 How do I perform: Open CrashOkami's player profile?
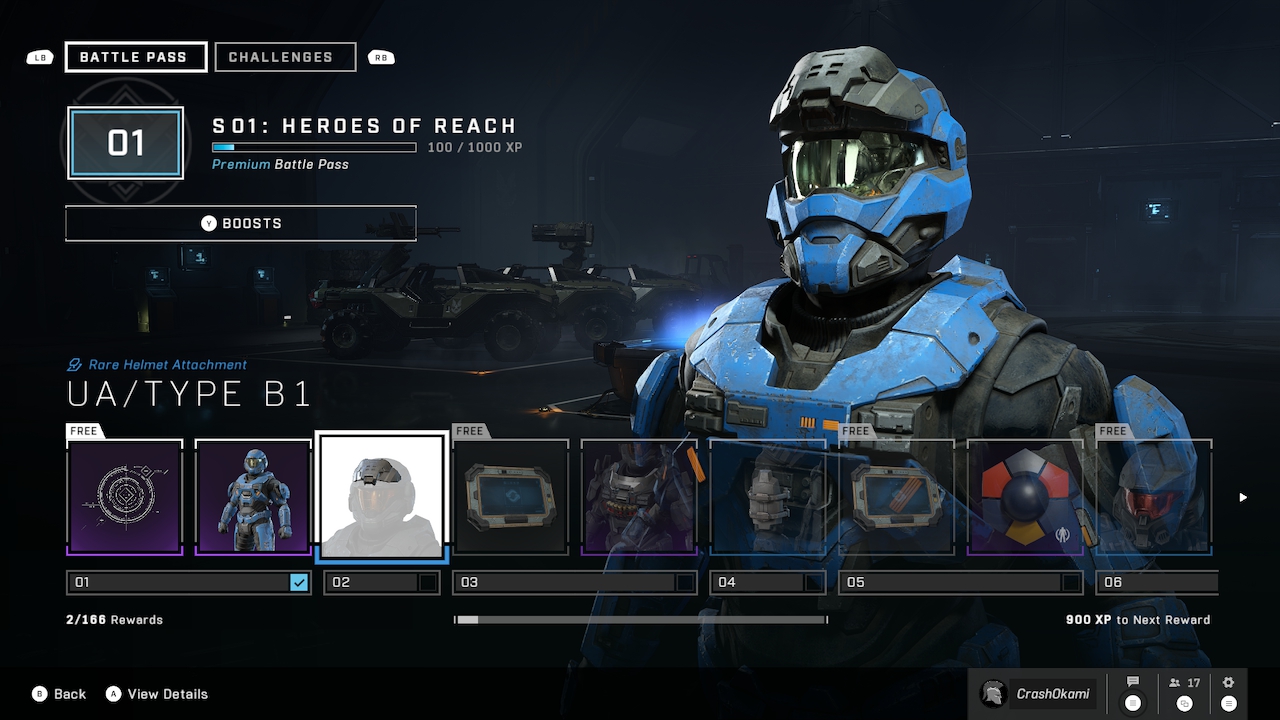click(1037, 693)
